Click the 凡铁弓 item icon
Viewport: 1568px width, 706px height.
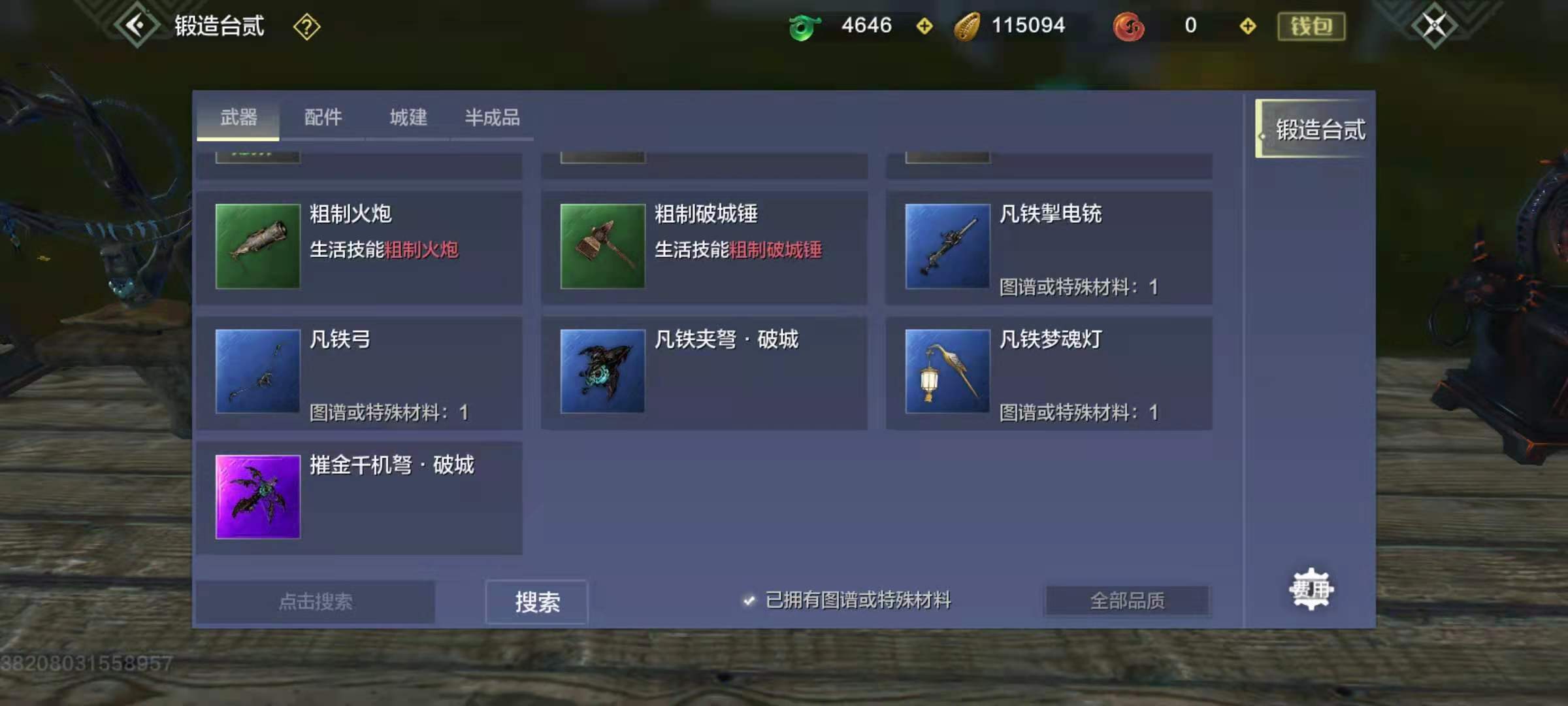coord(257,371)
